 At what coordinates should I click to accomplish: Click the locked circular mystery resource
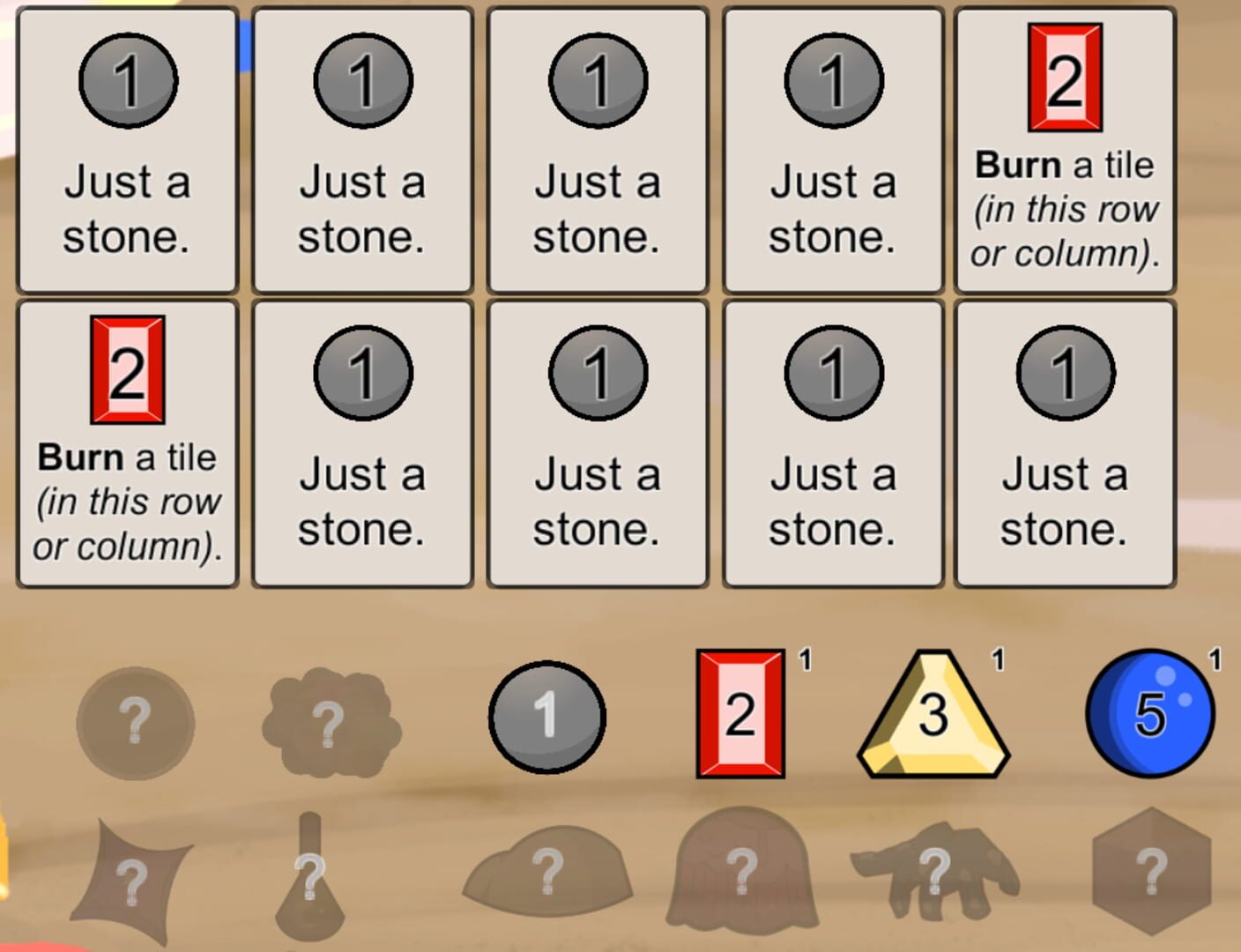click(137, 723)
